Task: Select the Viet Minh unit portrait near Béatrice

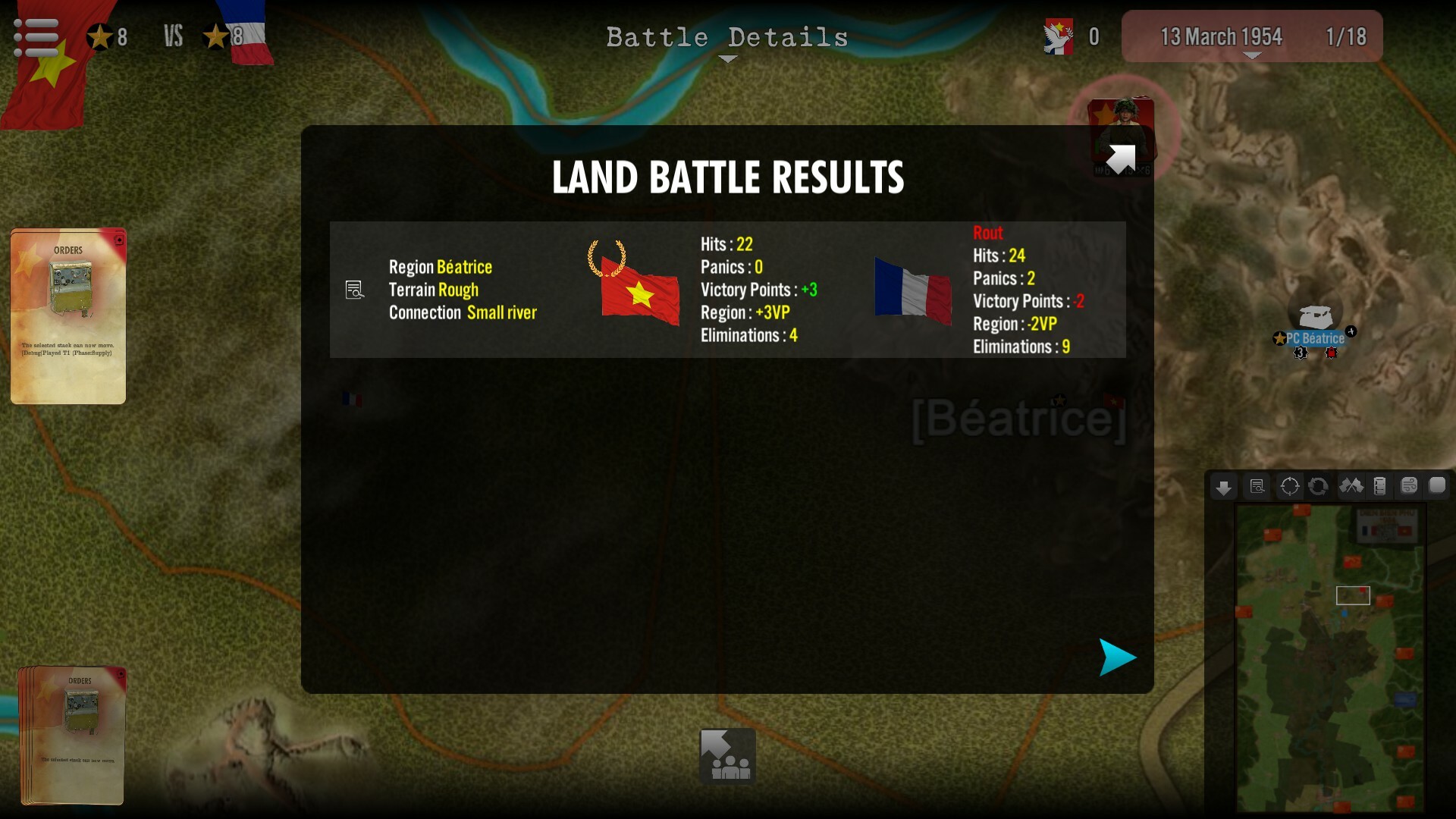Action: 1121,130
